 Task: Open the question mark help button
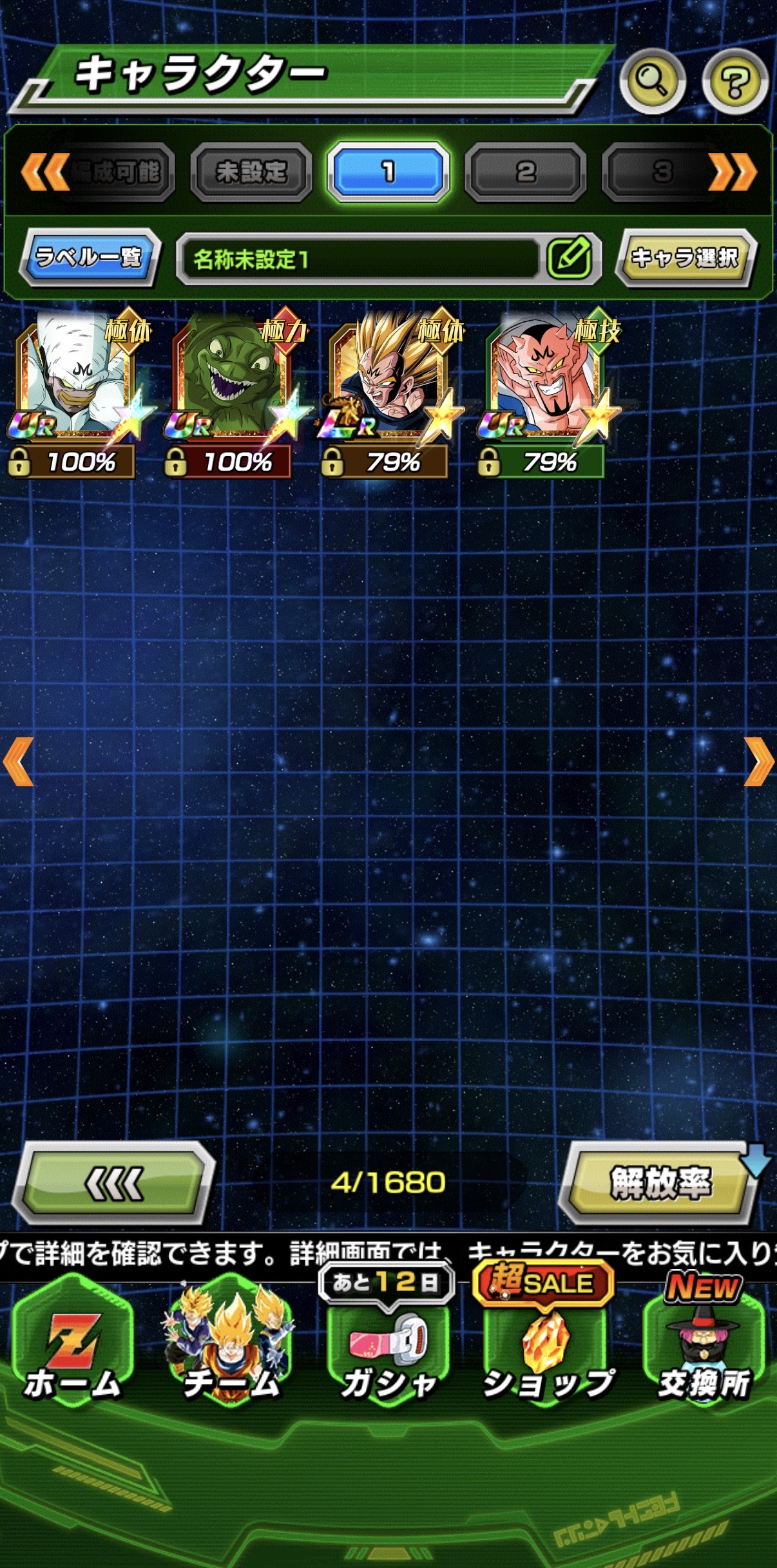735,81
